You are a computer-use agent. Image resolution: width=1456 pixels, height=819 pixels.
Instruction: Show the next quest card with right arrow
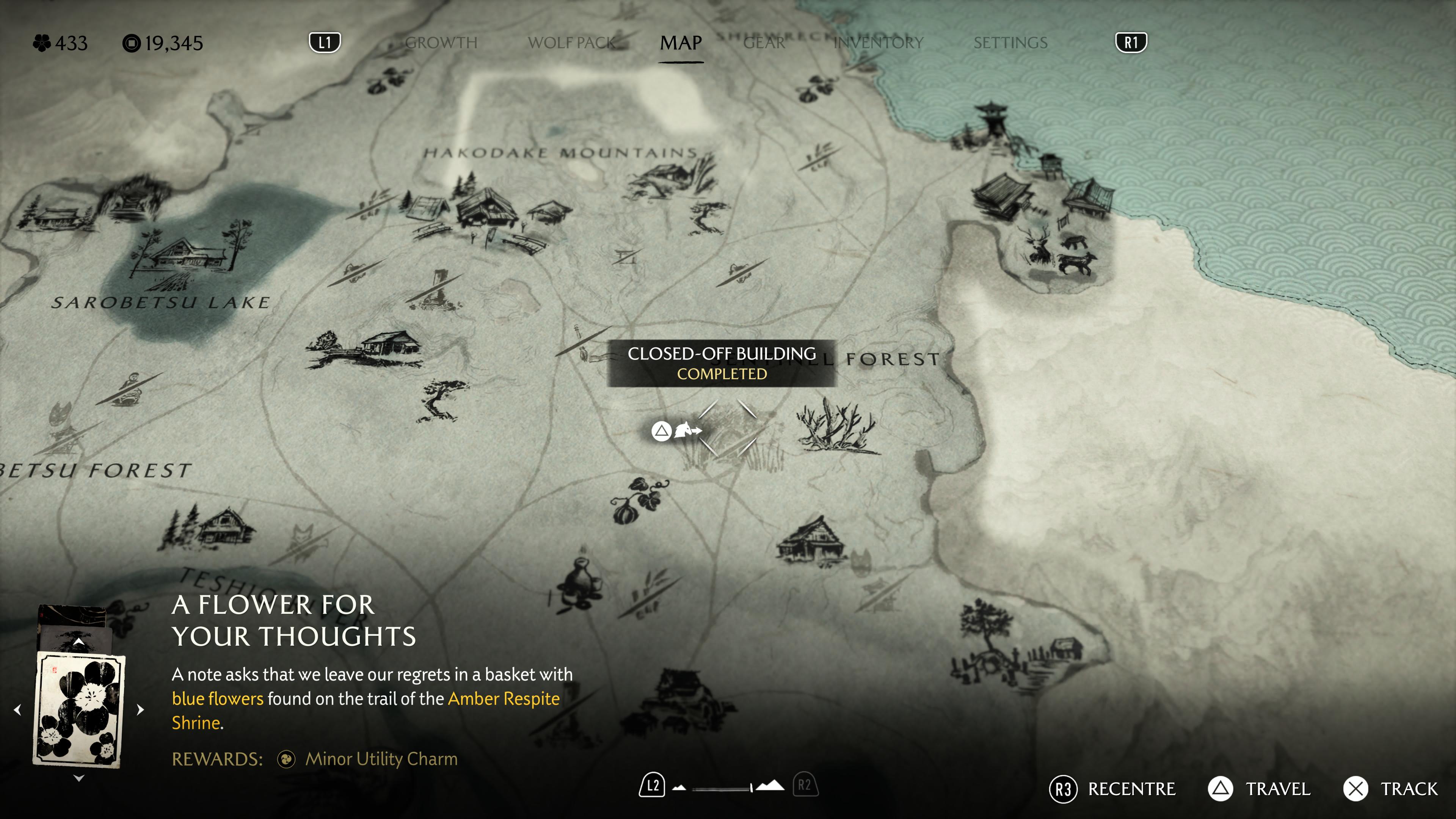tap(140, 709)
